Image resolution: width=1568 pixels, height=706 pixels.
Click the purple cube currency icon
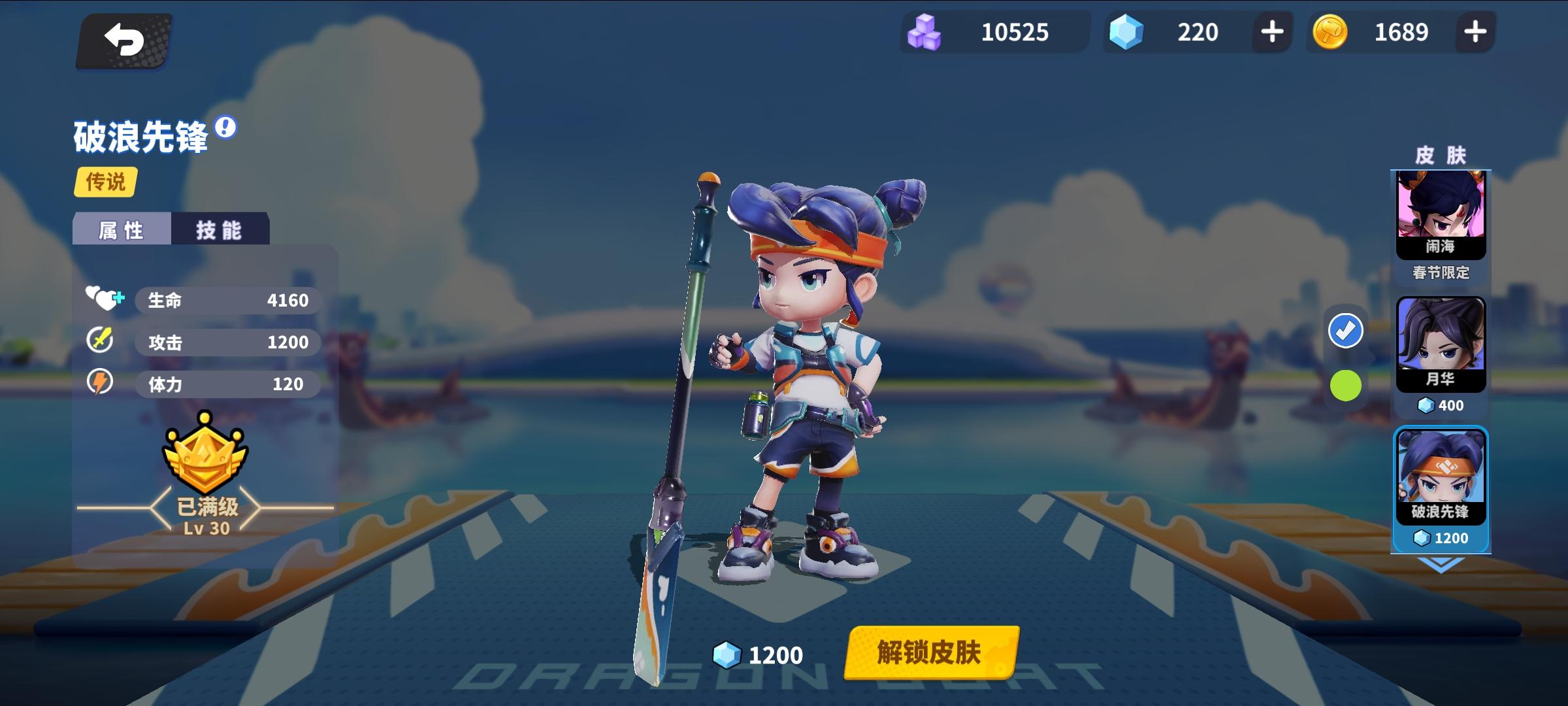coord(924,32)
